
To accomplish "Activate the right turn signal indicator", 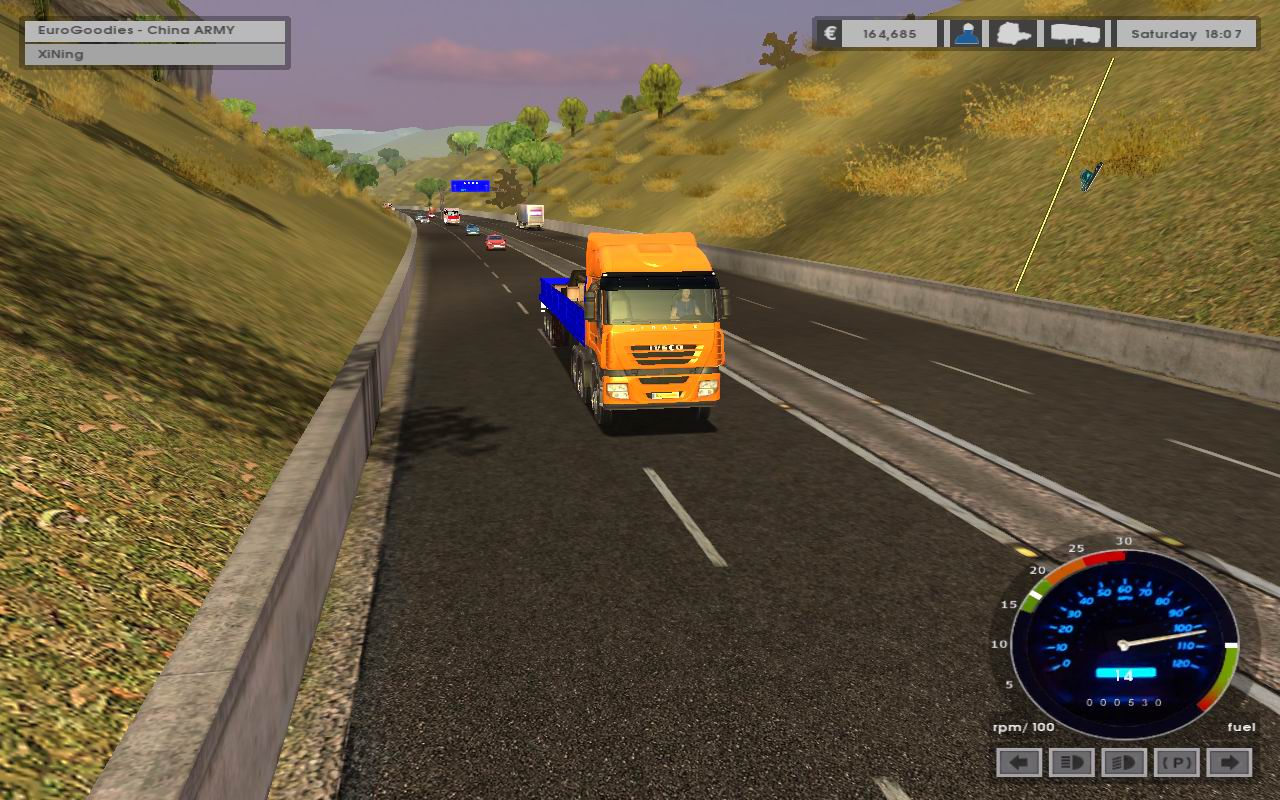I will pyautogui.click(x=1230, y=763).
